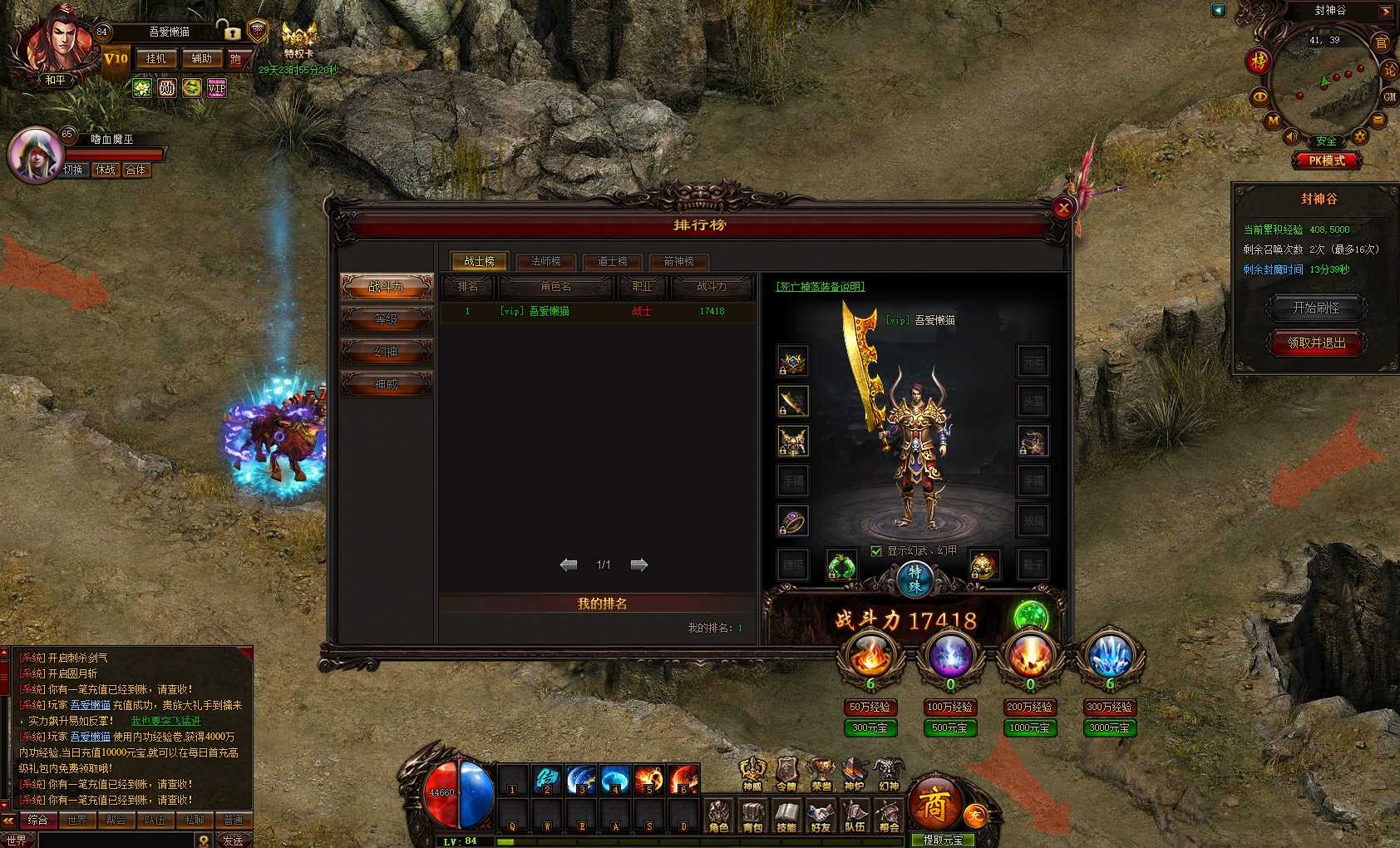Click 领取并退出 to claim and exit
This screenshot has height=848, width=1400.
tap(1315, 343)
